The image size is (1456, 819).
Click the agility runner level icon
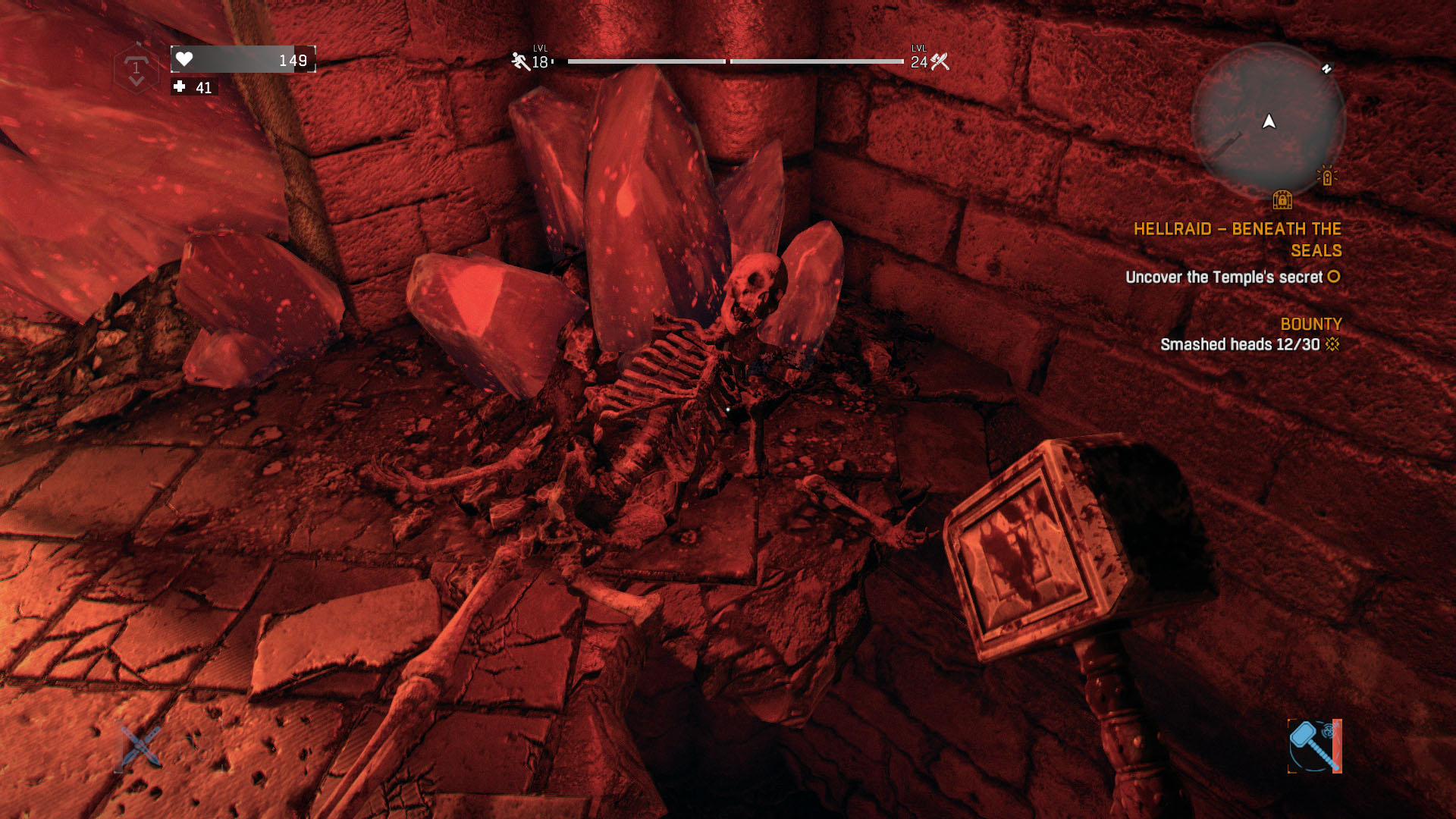point(520,61)
